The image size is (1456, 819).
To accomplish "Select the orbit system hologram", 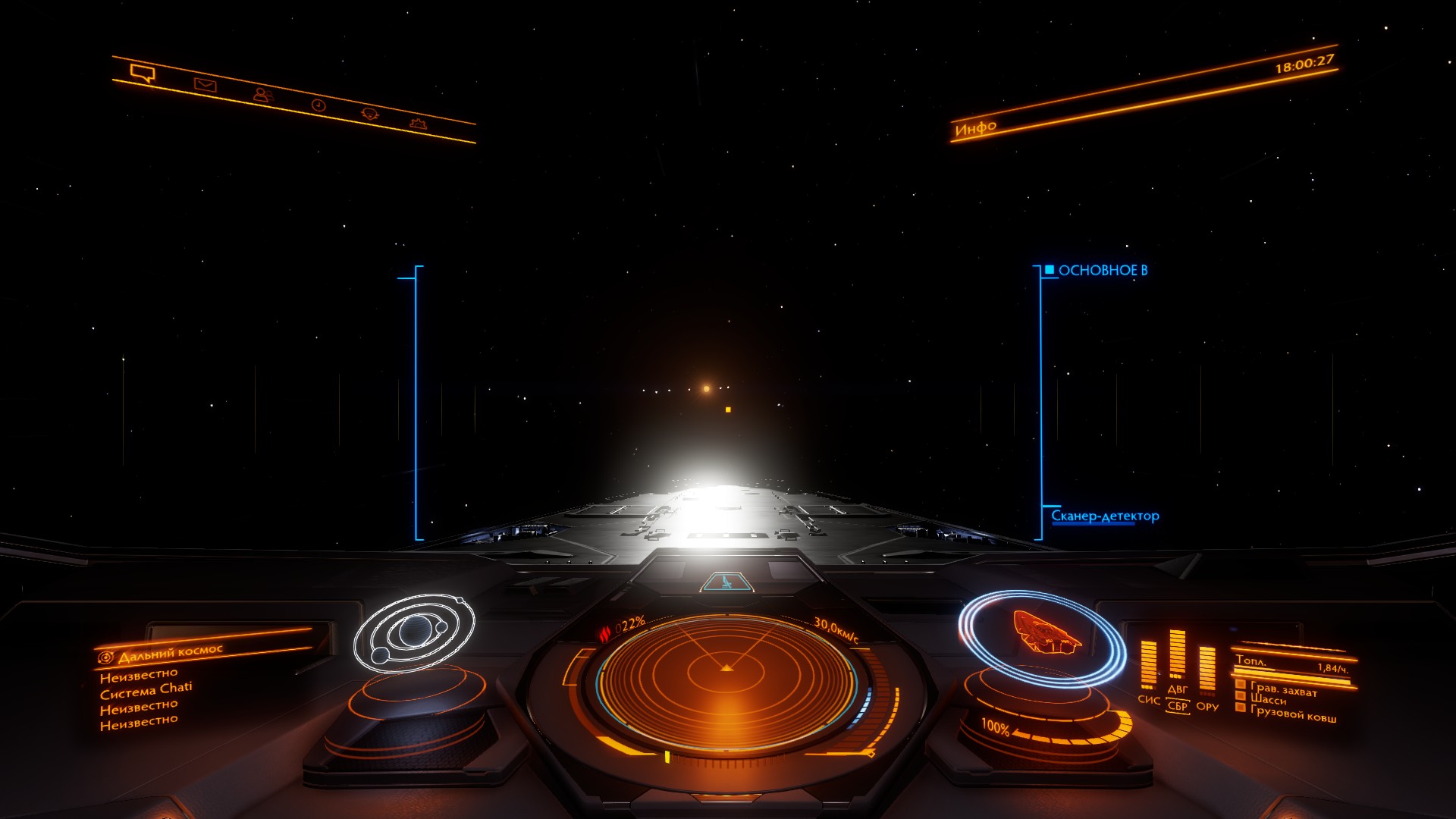I will (x=414, y=633).
